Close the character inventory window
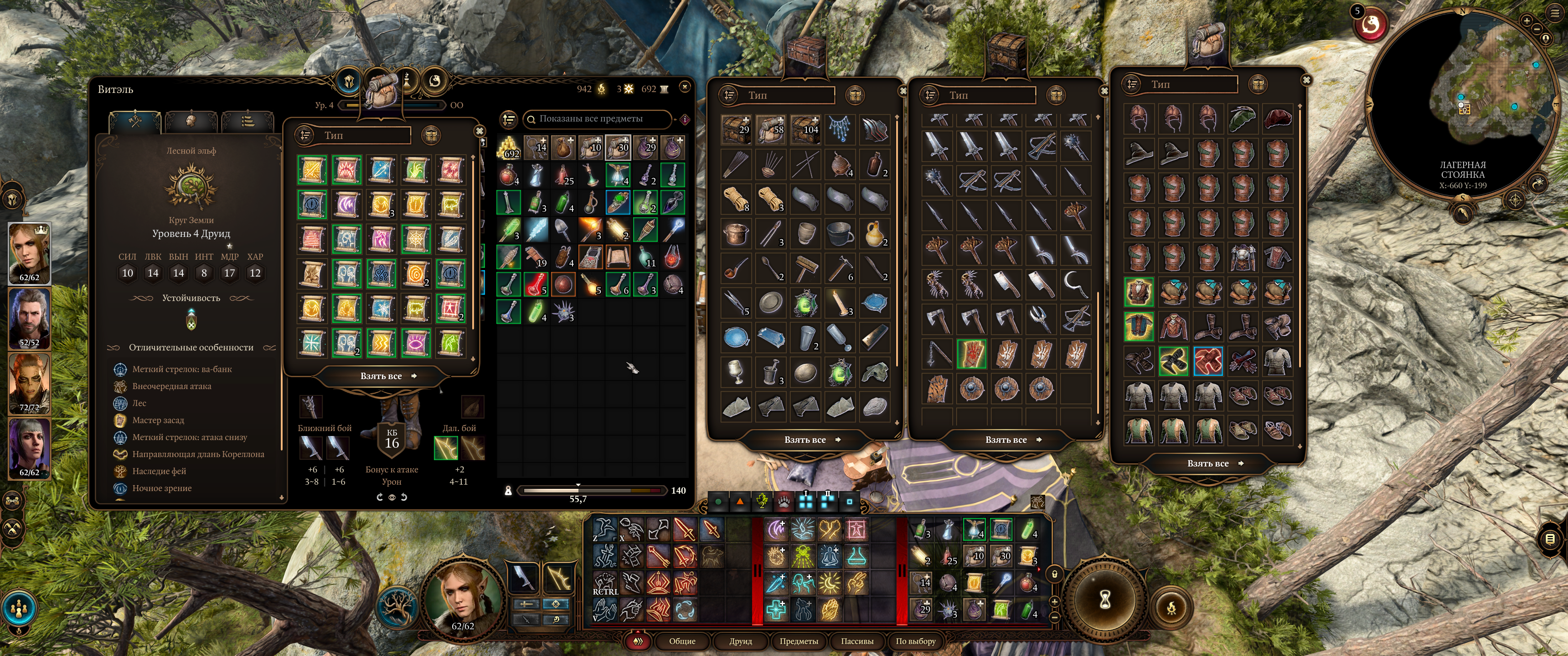The width and height of the screenshot is (1568, 656). 685,87
